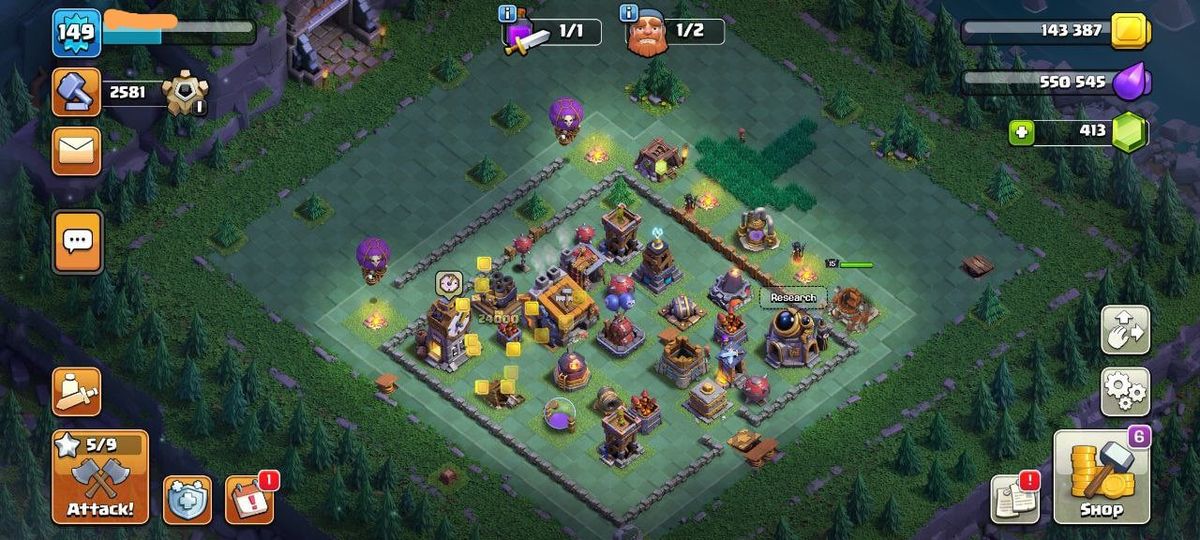
Task: Open the boat travel button
Action: [77, 391]
